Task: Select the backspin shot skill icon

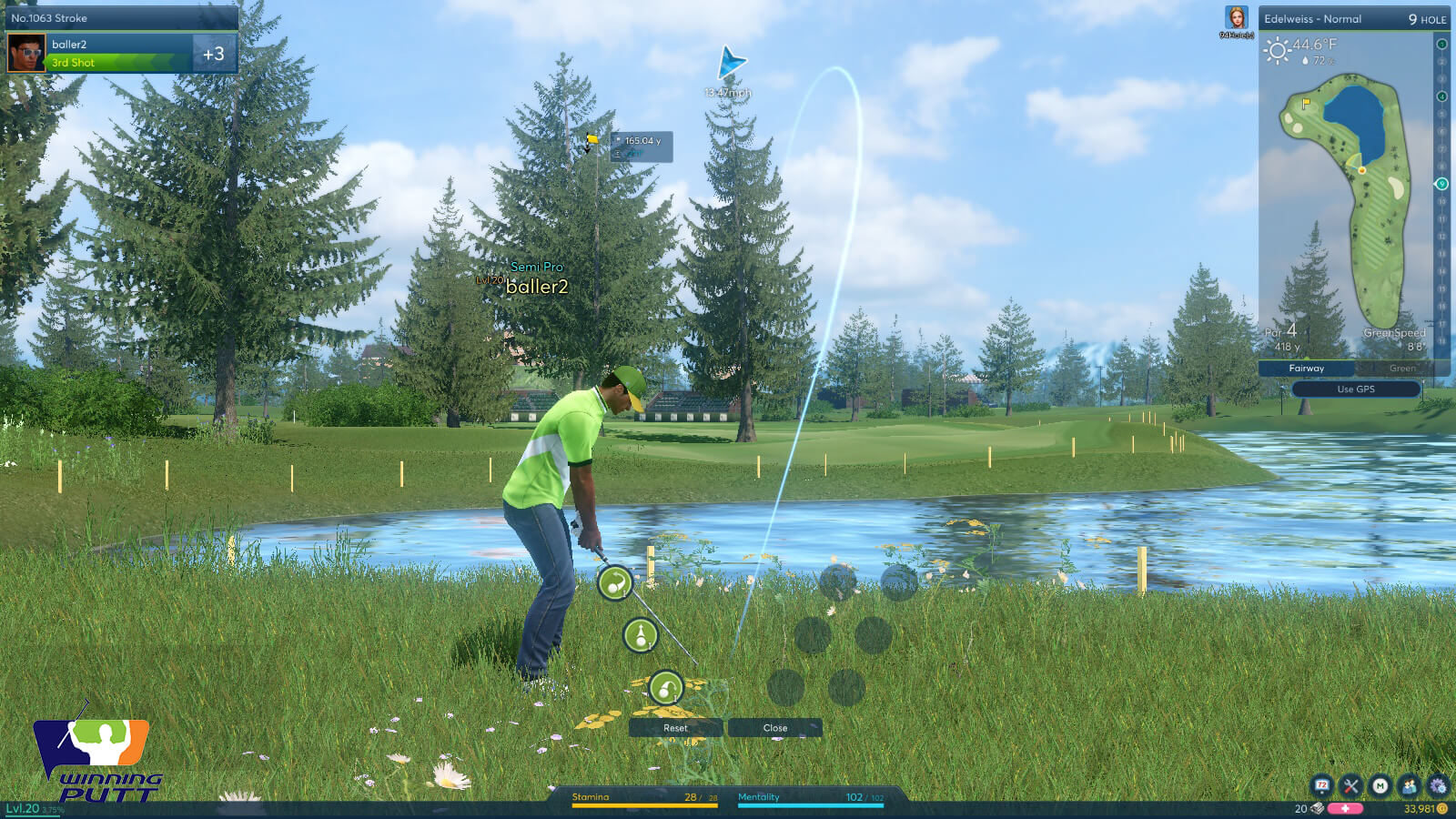Action: click(615, 582)
